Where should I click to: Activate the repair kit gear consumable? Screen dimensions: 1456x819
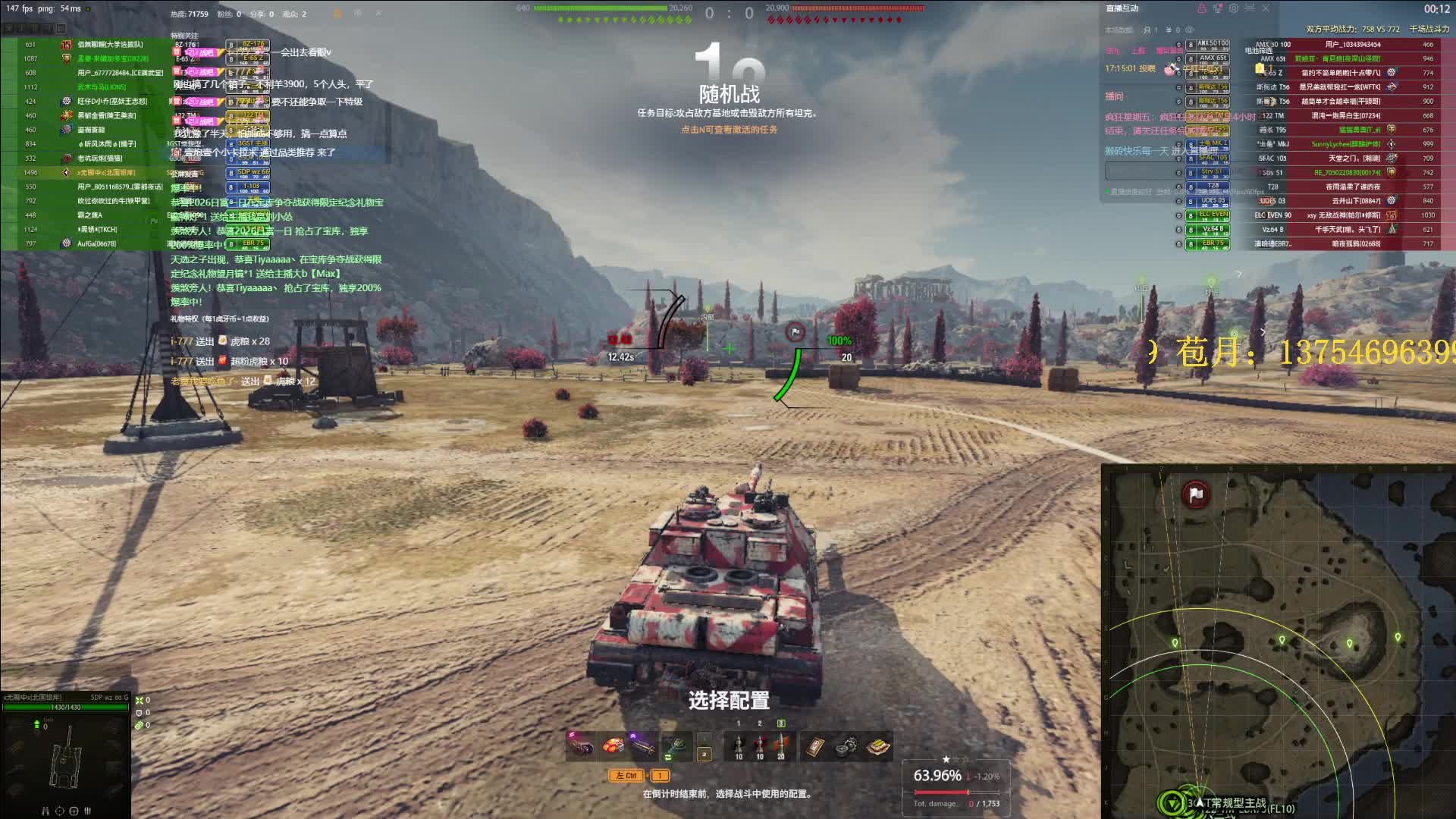tap(846, 747)
